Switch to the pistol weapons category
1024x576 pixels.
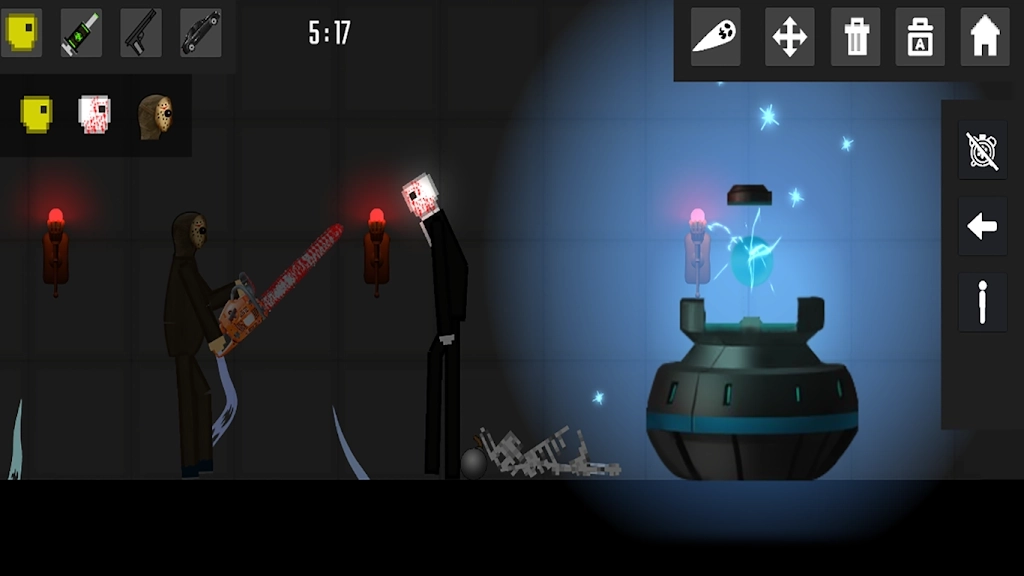(x=141, y=33)
